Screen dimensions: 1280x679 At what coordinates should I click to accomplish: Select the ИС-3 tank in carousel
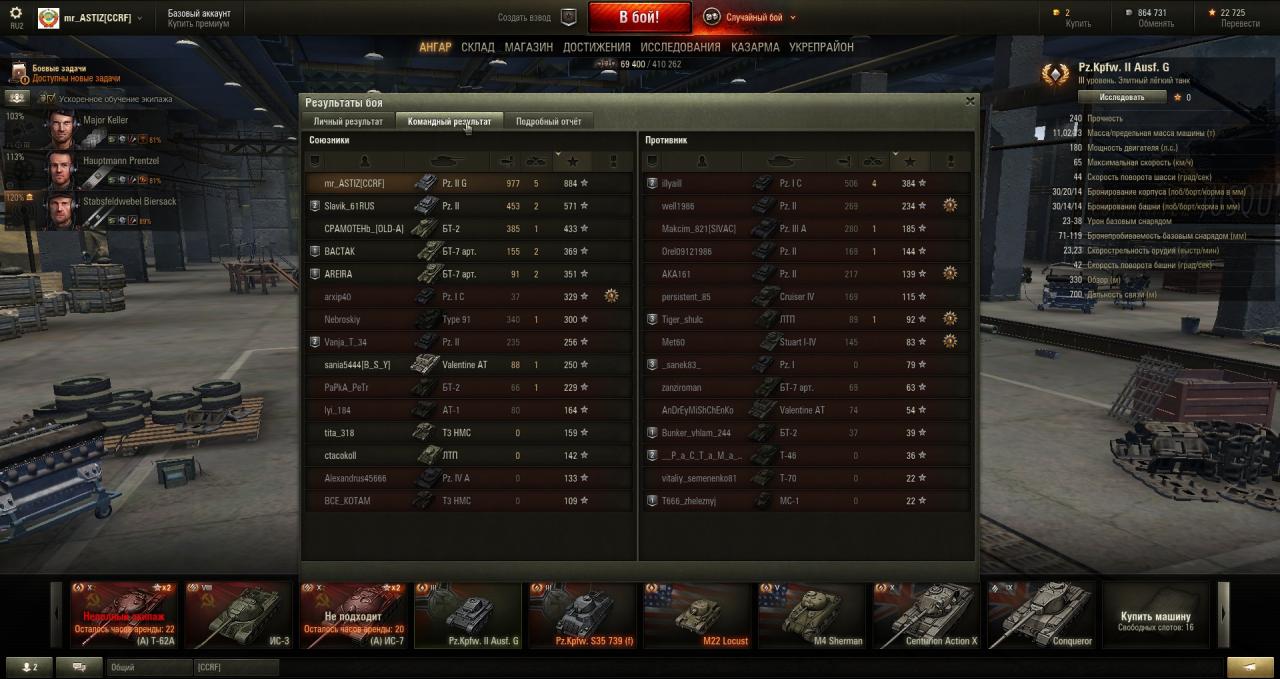click(x=238, y=615)
